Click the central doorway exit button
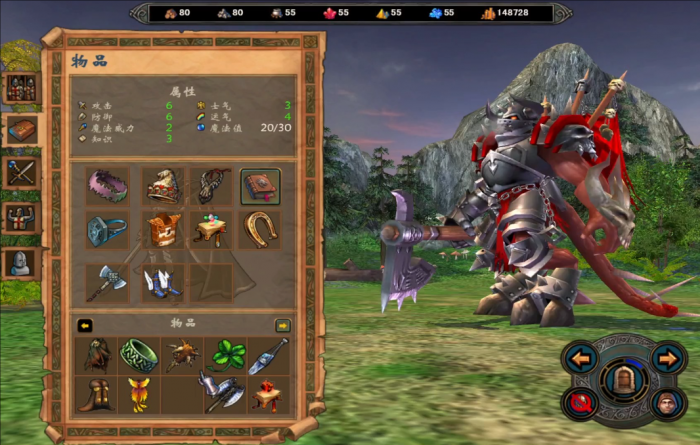Image resolution: width=700 pixels, height=445 pixels. click(x=623, y=381)
